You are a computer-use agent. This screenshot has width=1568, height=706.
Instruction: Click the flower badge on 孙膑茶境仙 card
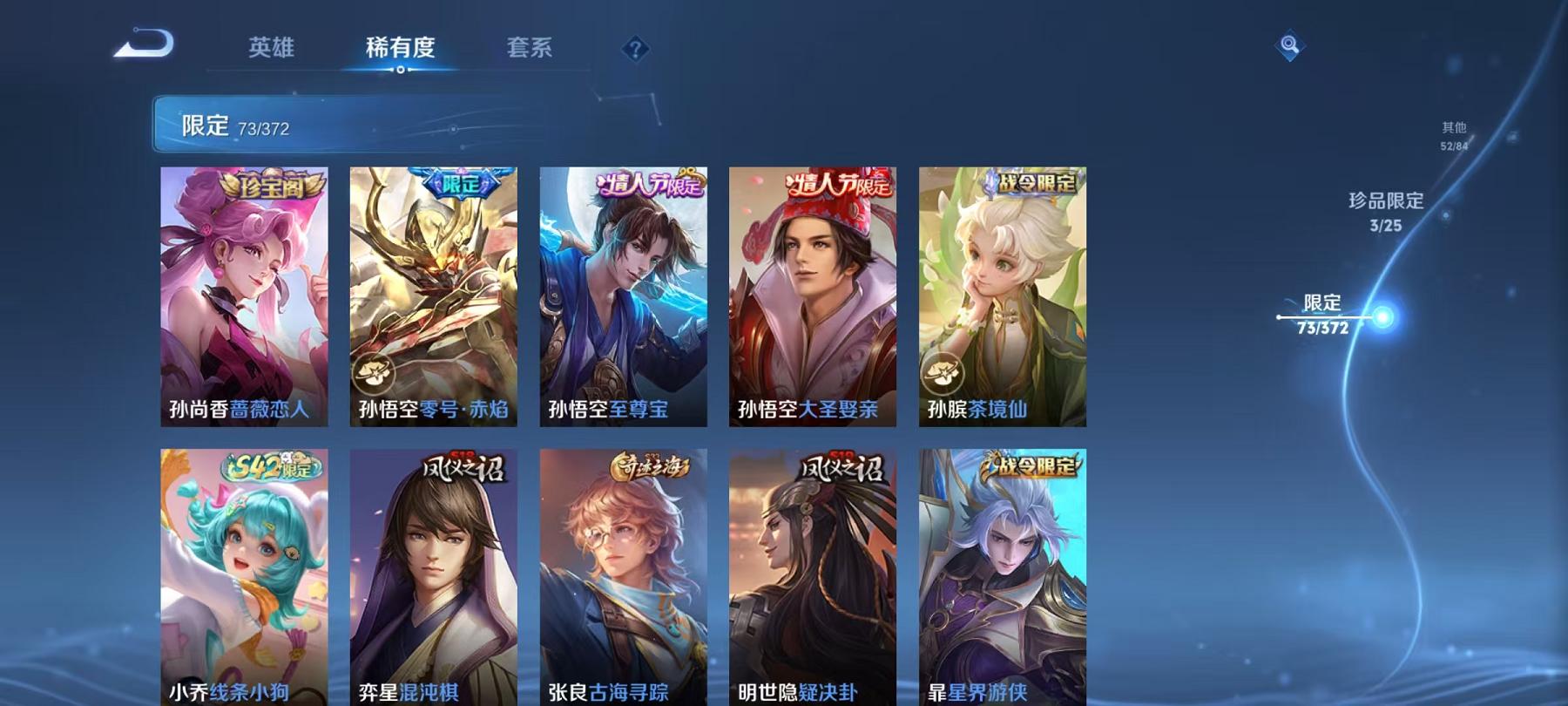[943, 374]
